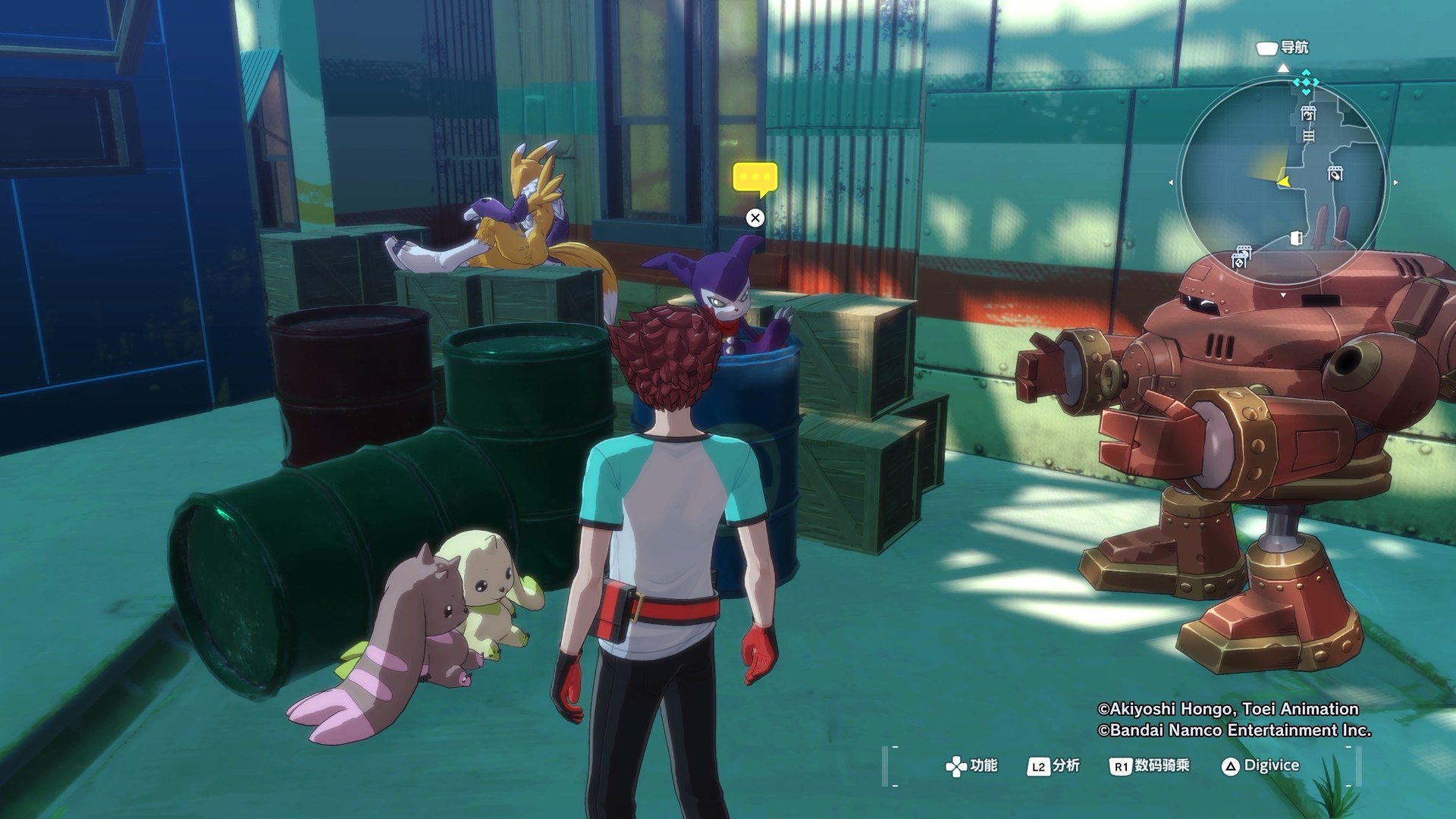Open the circular minimap

point(1283,182)
